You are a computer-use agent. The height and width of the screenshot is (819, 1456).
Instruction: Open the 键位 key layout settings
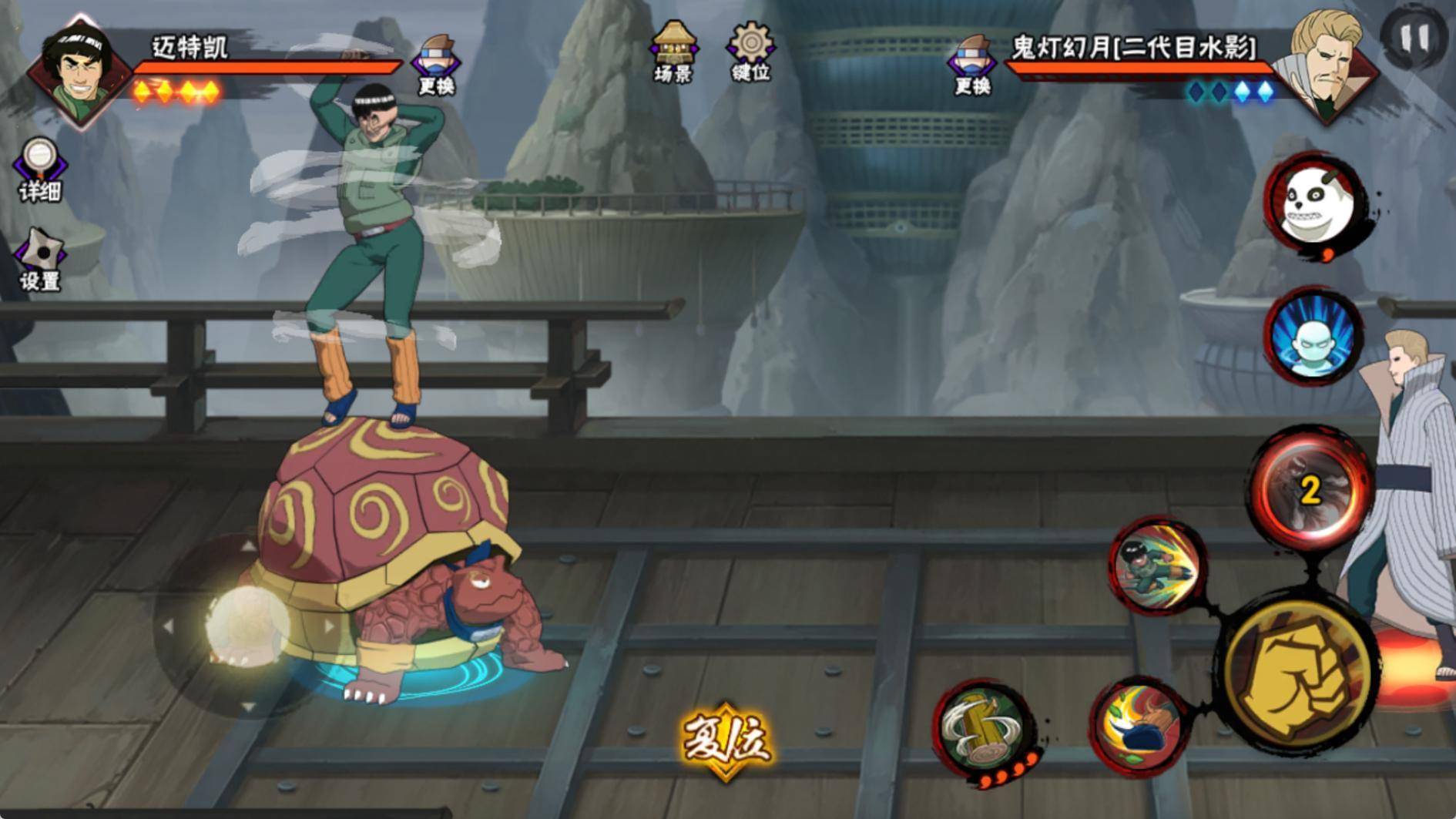[750, 51]
